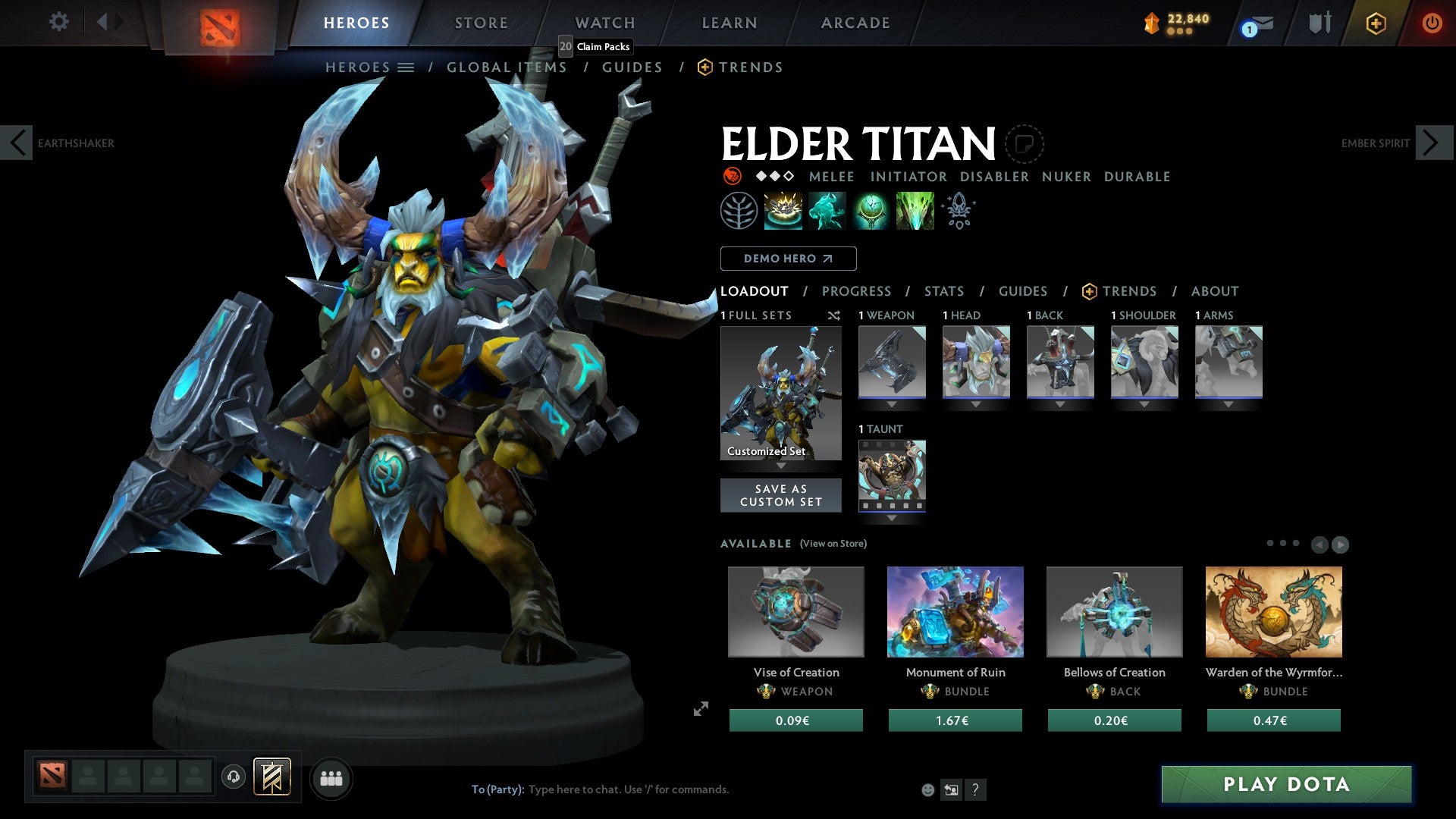Open voice chat headset icon near party slots
The image size is (1456, 819).
(233, 777)
